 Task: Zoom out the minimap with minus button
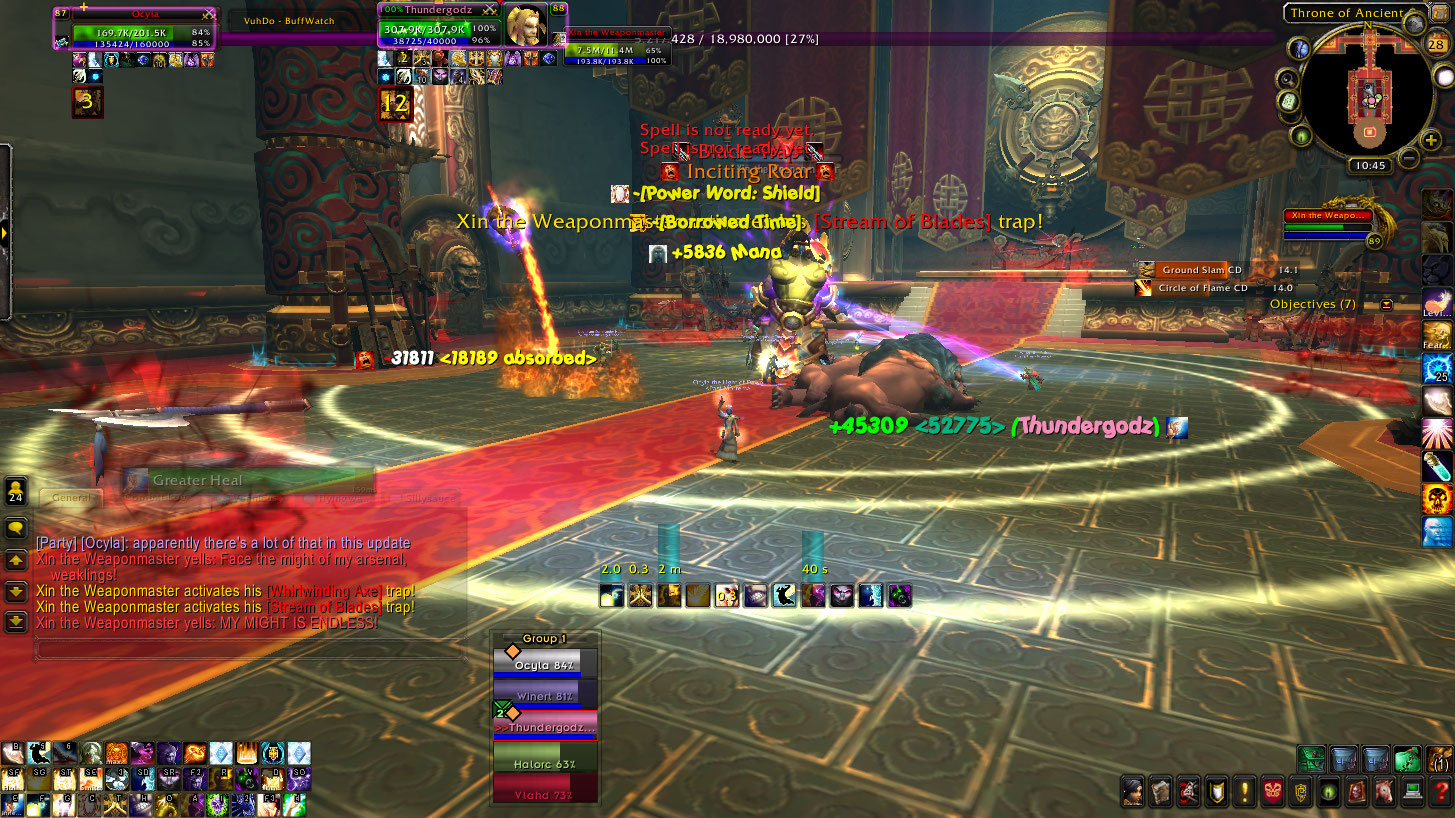pos(1408,157)
